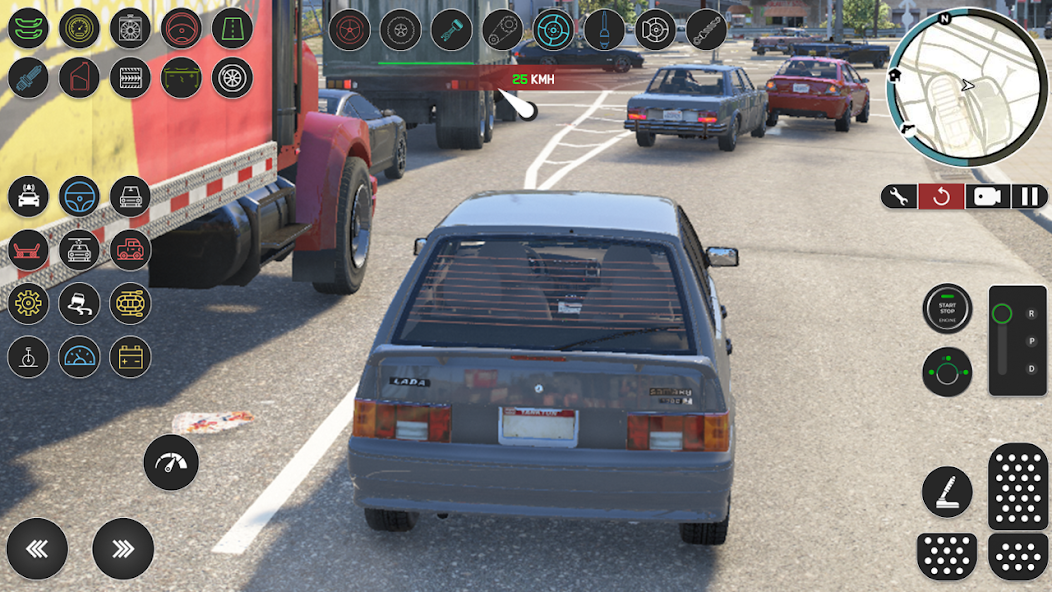This screenshot has height=592, width=1052.
Task: Toggle the engine Start Stop button
Action: click(947, 309)
